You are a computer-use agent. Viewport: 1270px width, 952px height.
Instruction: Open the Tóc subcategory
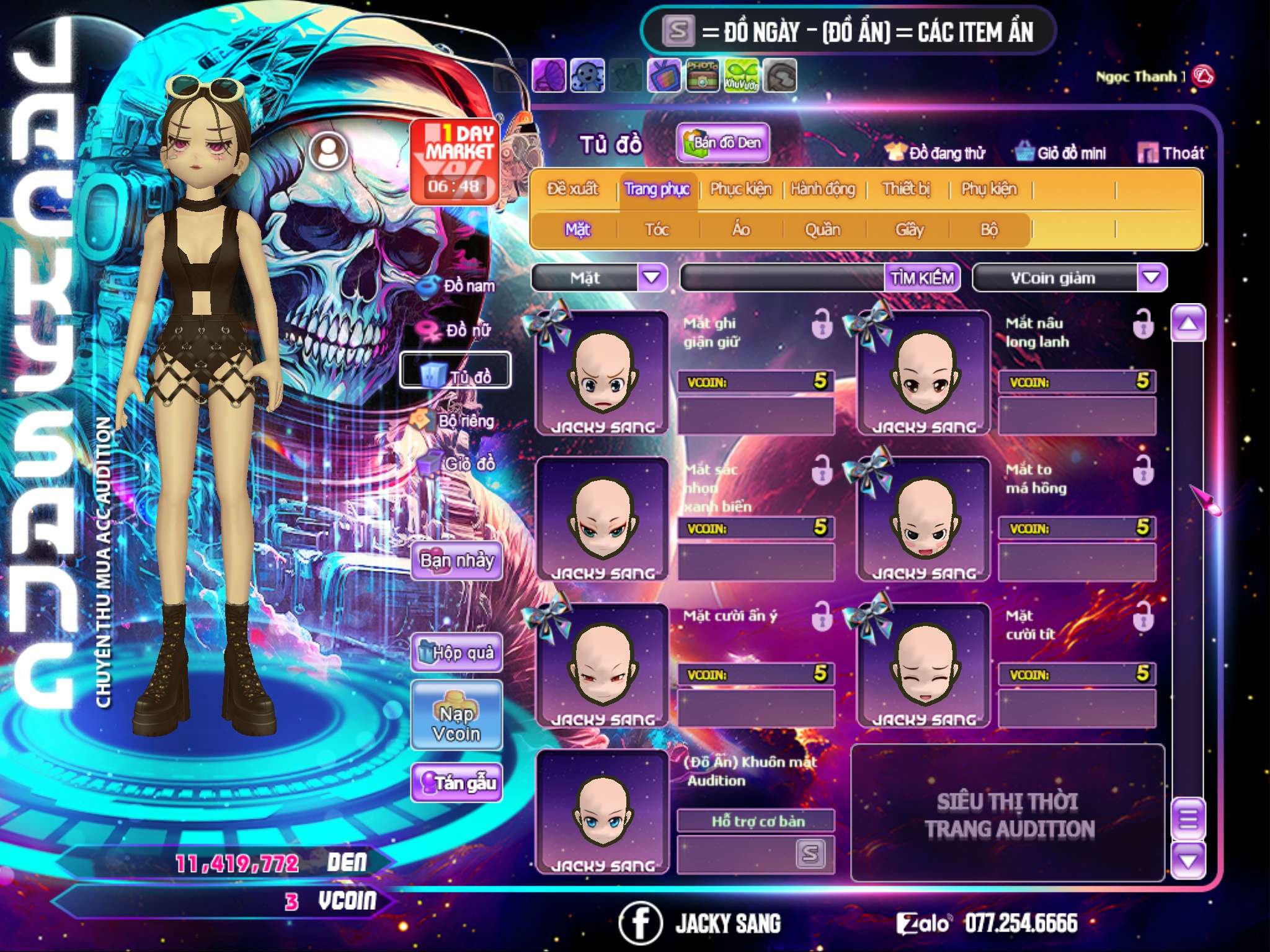tap(657, 230)
